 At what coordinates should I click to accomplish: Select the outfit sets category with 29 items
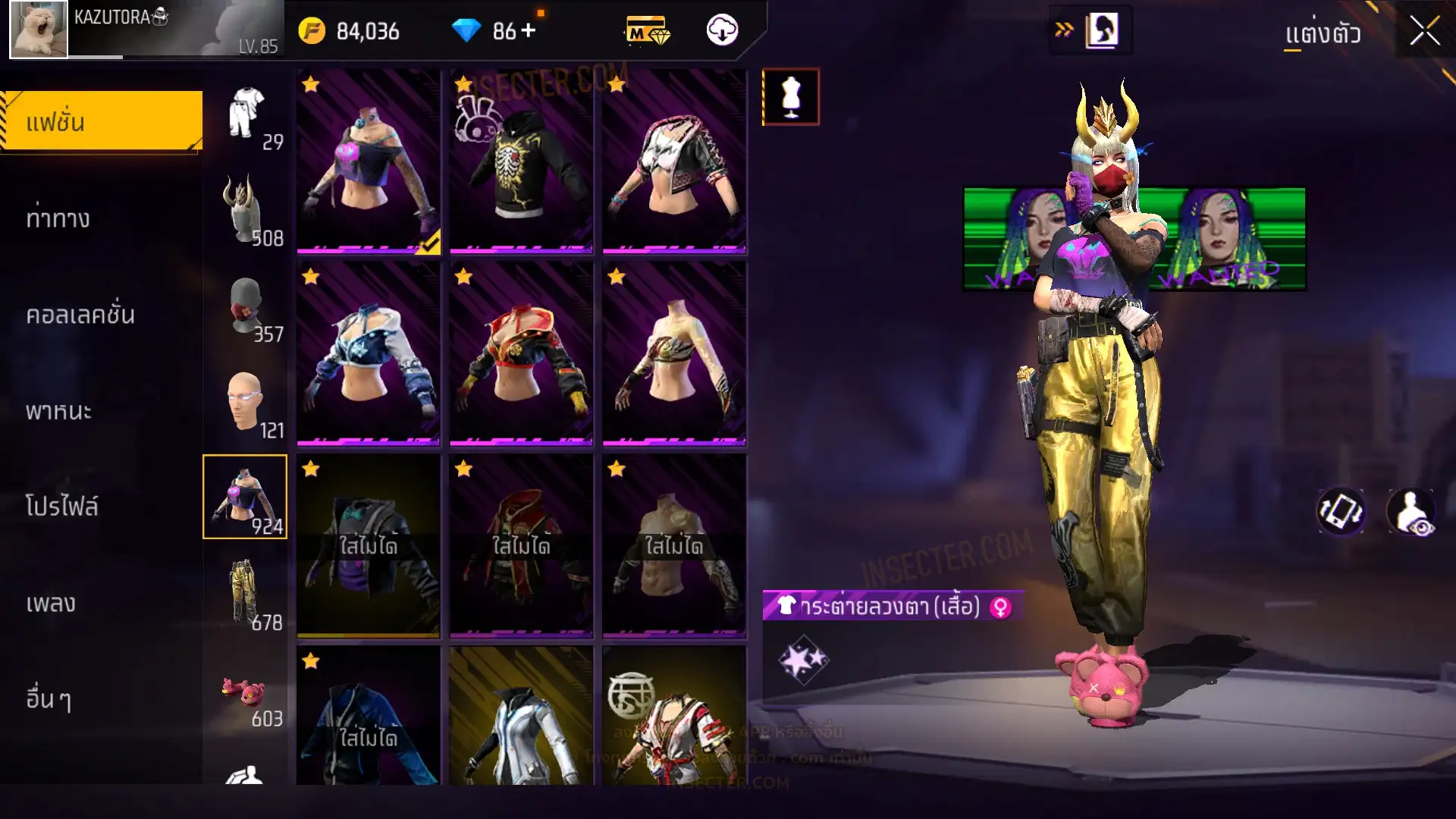tap(246, 114)
